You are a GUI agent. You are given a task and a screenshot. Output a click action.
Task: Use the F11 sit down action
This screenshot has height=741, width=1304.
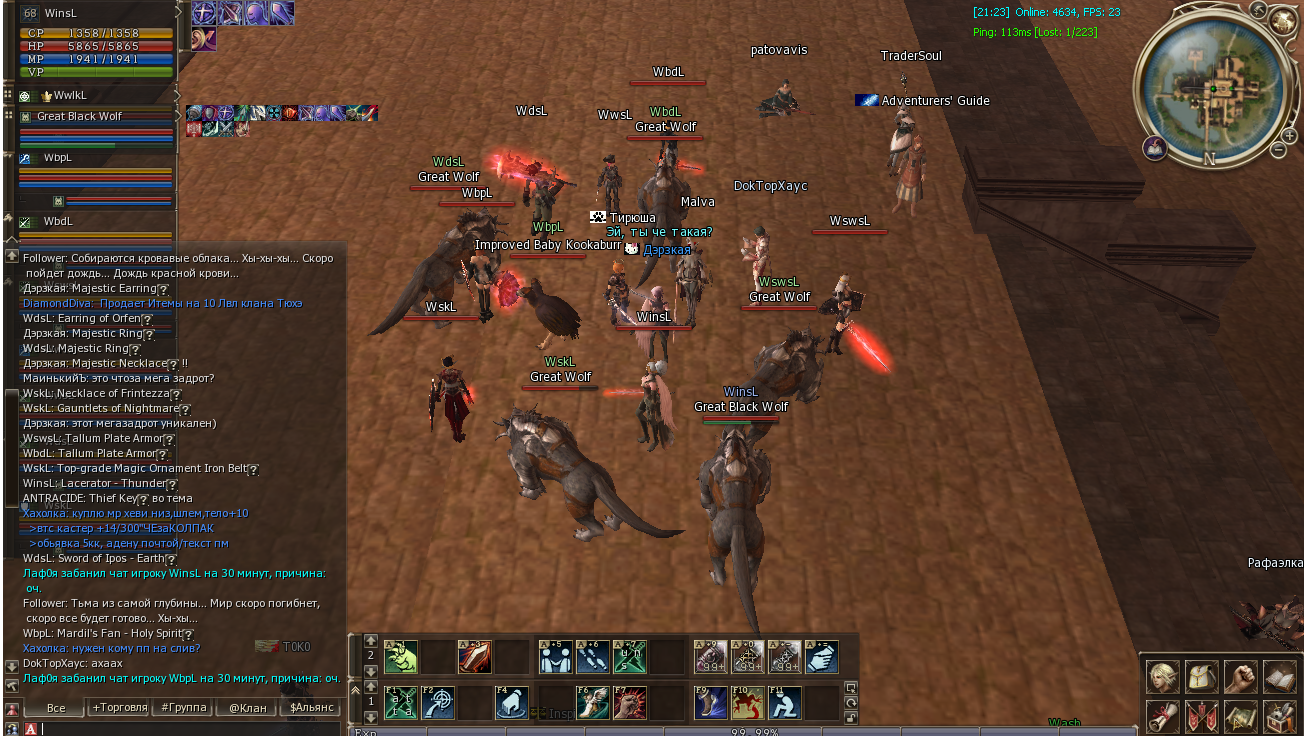pos(785,702)
